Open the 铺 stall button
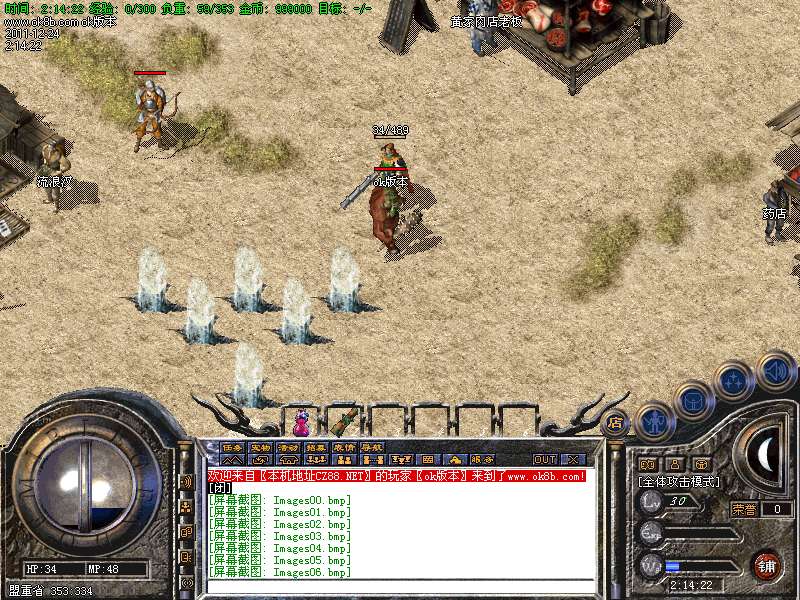Image resolution: width=800 pixels, height=600 pixels. [x=767, y=565]
